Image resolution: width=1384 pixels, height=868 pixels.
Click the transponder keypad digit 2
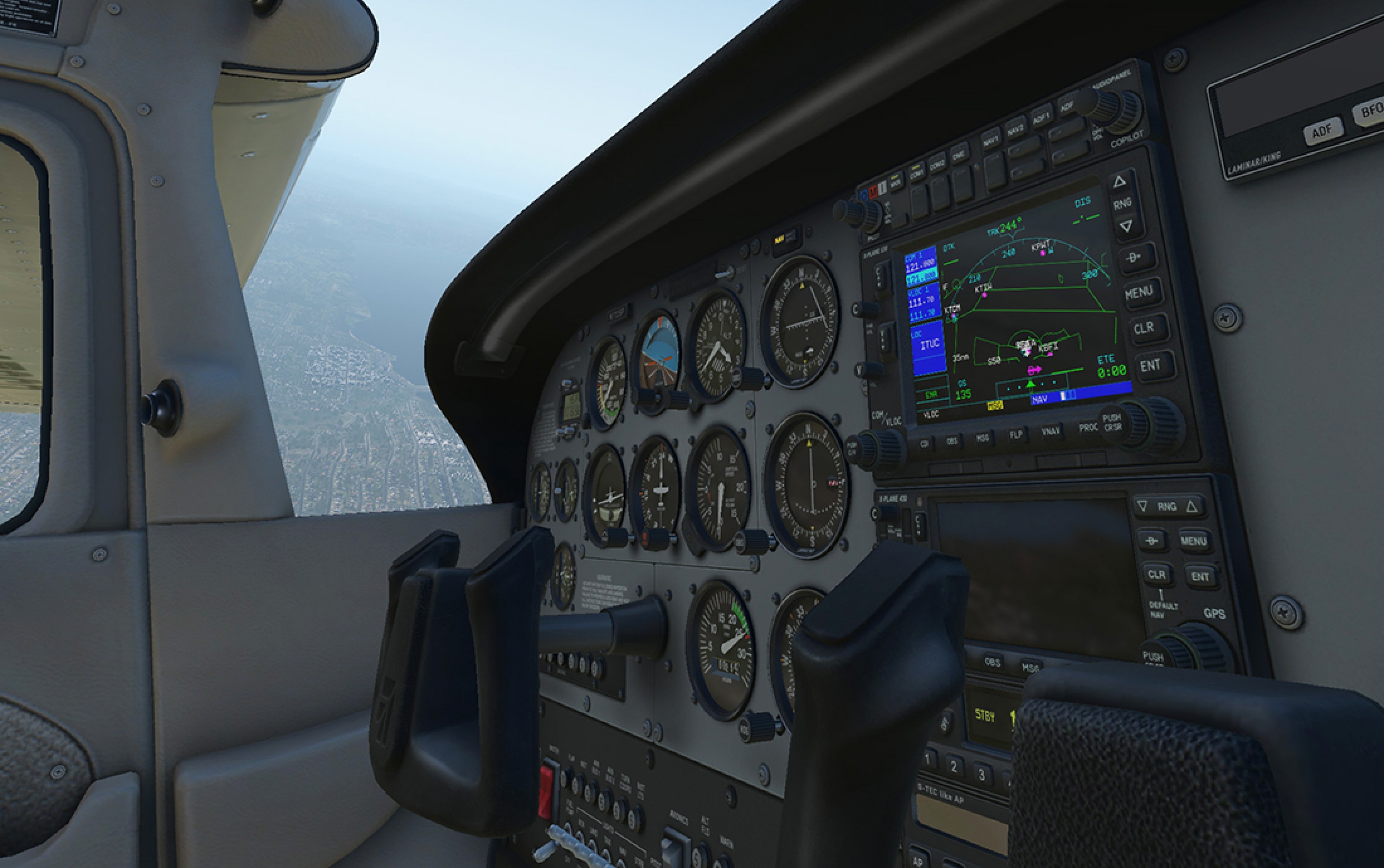pos(954,766)
